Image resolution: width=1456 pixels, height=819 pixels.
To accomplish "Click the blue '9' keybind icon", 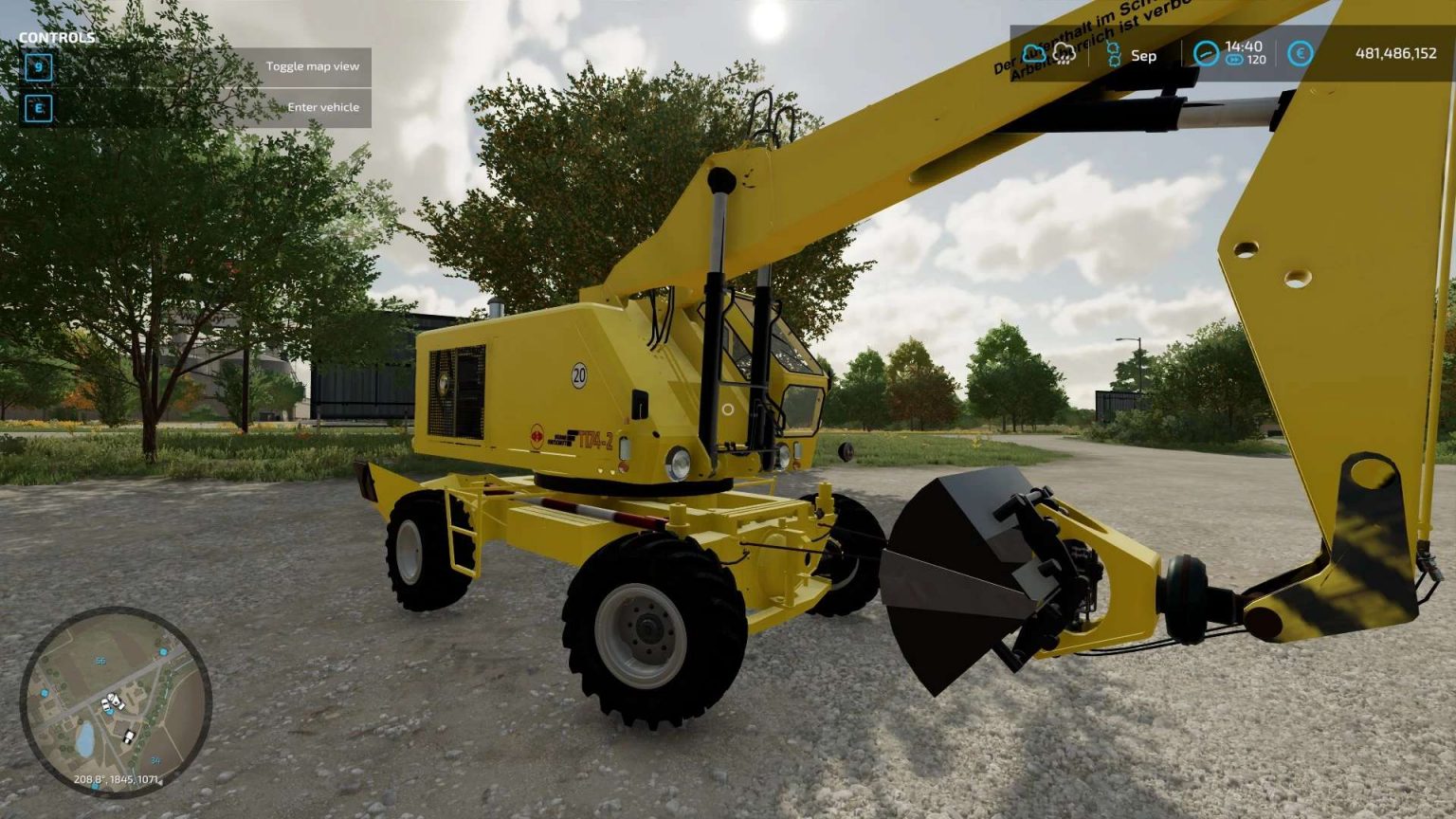I will pyautogui.click(x=37, y=66).
